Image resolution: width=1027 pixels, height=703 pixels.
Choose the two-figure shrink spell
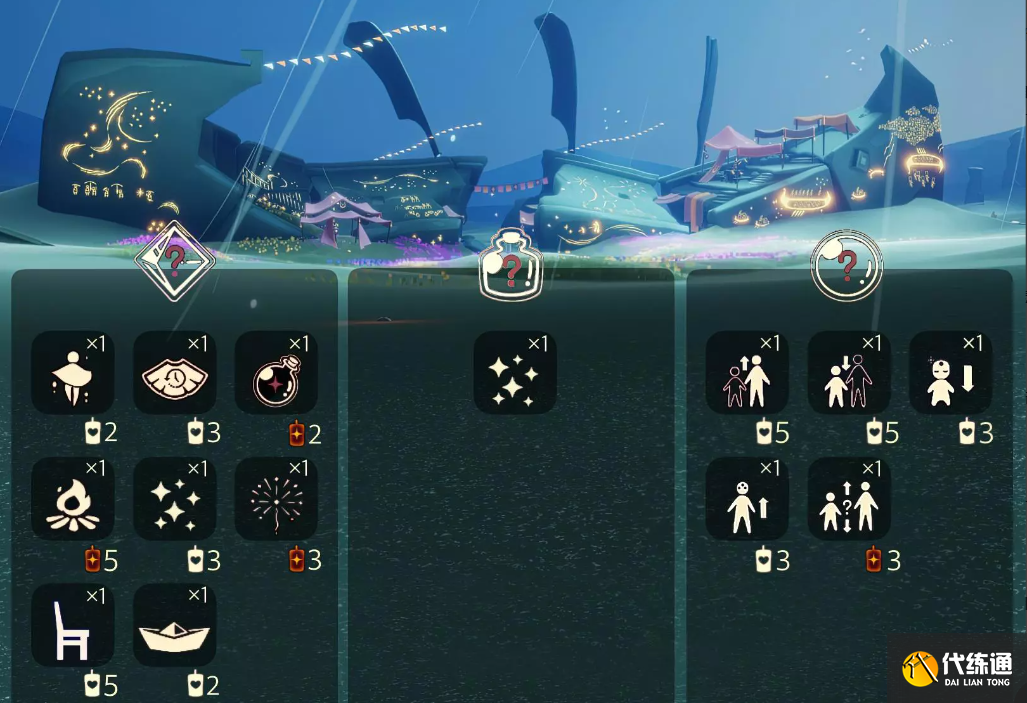pyautogui.click(x=849, y=373)
